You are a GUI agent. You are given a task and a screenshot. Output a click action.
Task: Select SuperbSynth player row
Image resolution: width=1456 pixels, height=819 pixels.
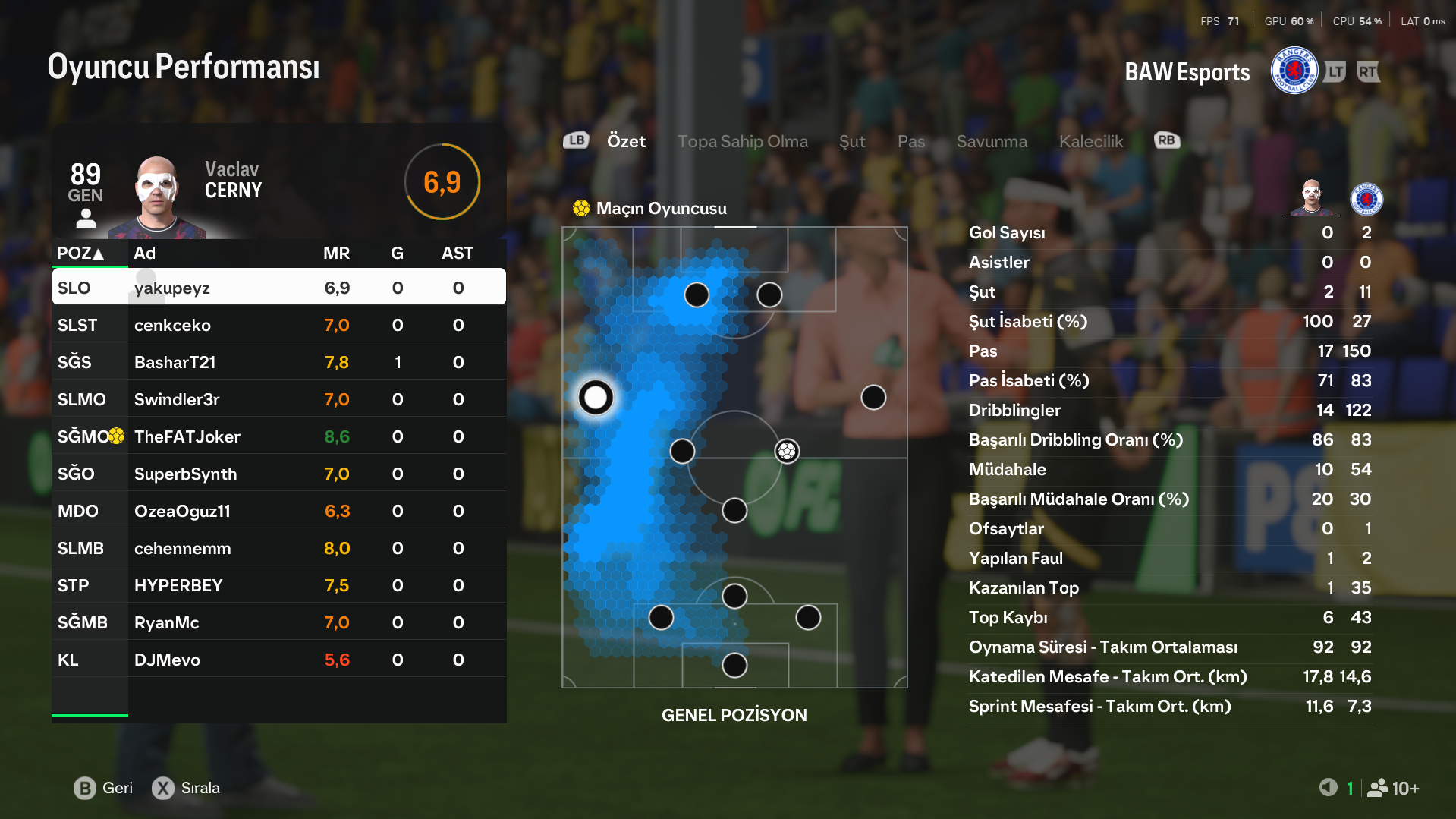pyautogui.click(x=278, y=474)
